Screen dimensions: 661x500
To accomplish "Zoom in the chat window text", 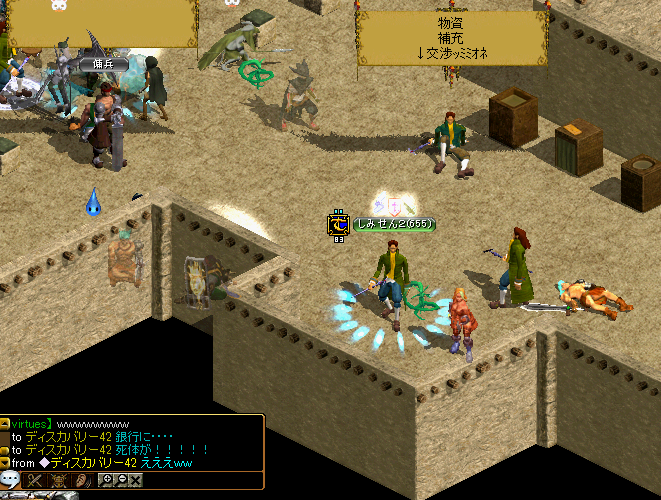I will tap(107, 481).
